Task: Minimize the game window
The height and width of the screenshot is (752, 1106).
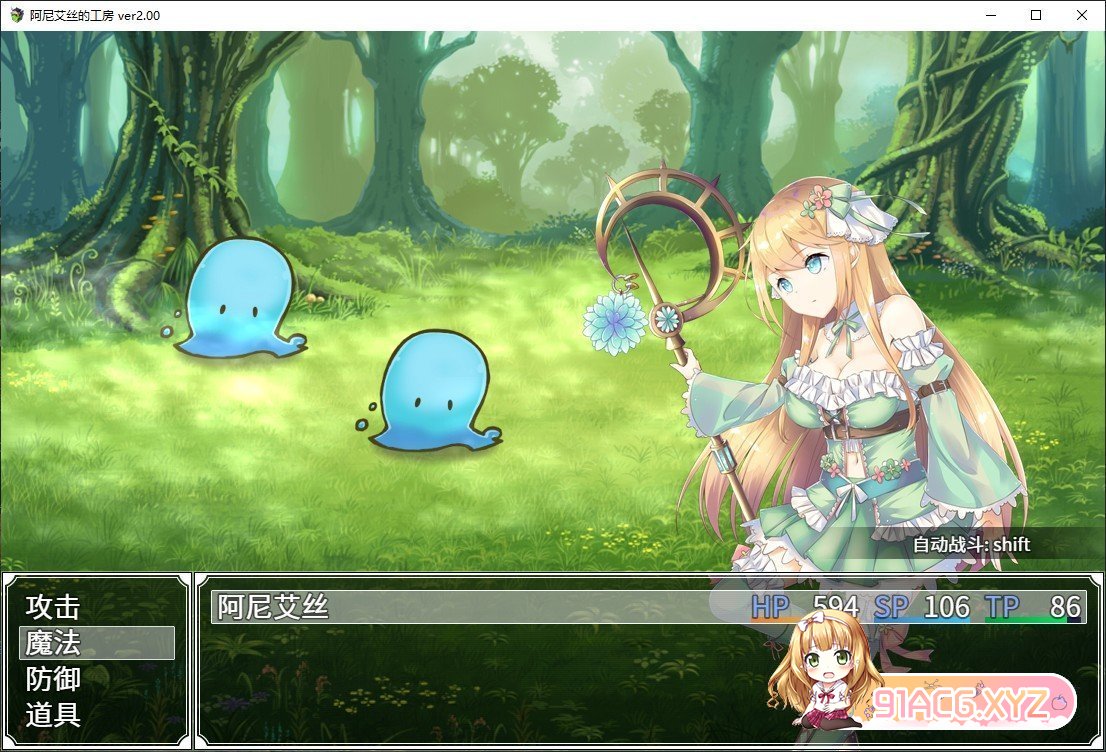Action: pyautogui.click(x=990, y=15)
